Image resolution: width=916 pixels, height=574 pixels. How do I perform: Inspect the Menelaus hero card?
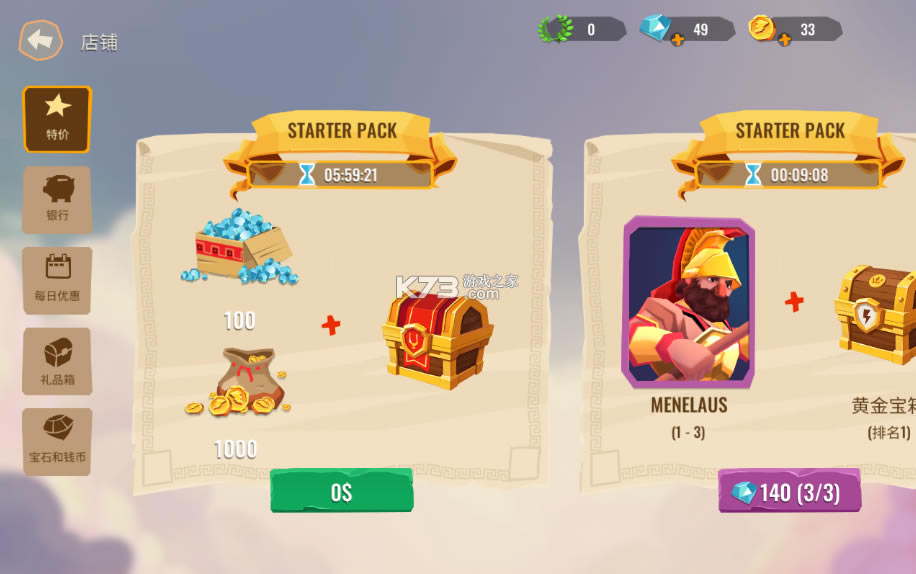(x=688, y=302)
